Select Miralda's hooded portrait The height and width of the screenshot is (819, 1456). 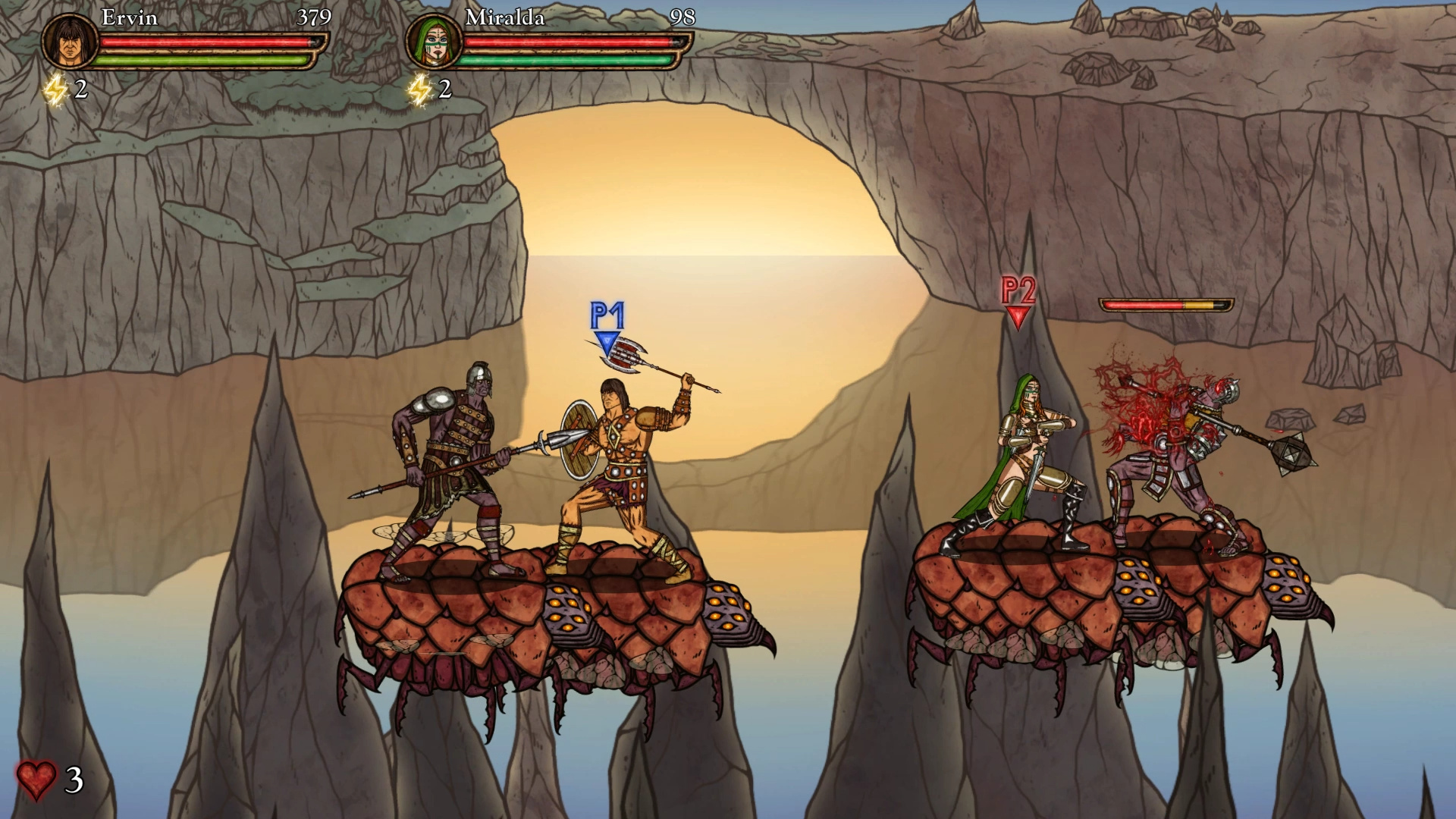click(x=433, y=42)
